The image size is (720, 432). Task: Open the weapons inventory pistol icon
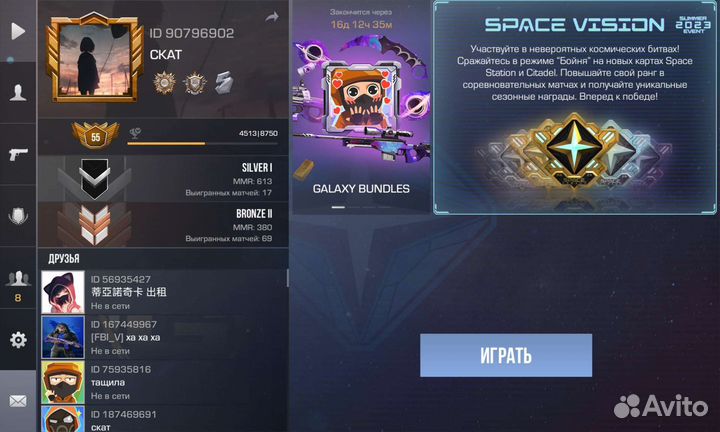(18, 153)
